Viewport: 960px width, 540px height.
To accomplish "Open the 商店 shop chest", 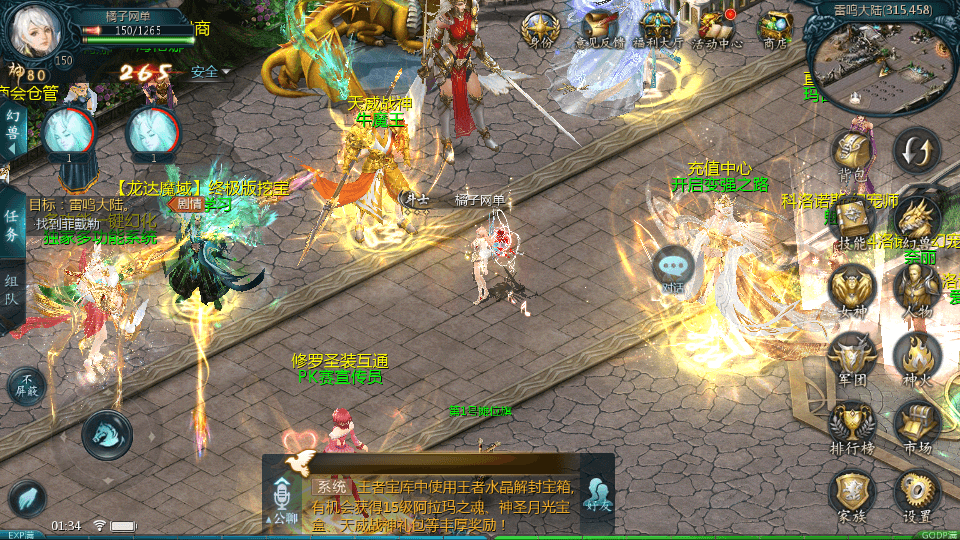I will [x=775, y=27].
